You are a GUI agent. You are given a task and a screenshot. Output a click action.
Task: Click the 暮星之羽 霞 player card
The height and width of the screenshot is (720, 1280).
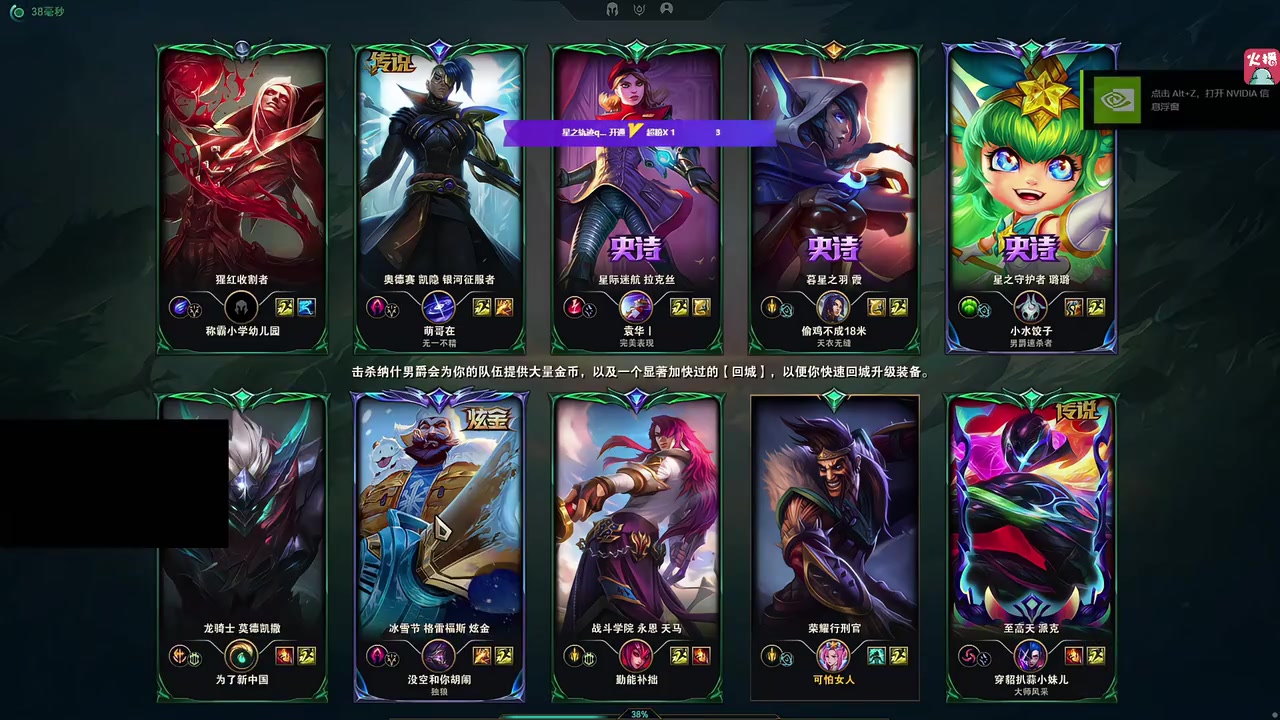pyautogui.click(x=834, y=190)
